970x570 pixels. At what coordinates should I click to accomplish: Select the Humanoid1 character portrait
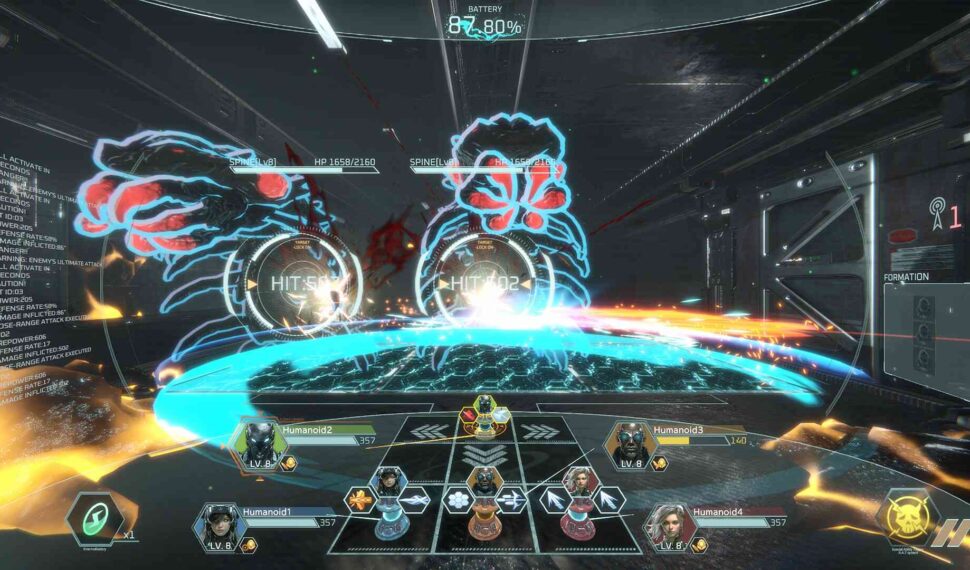tap(218, 524)
